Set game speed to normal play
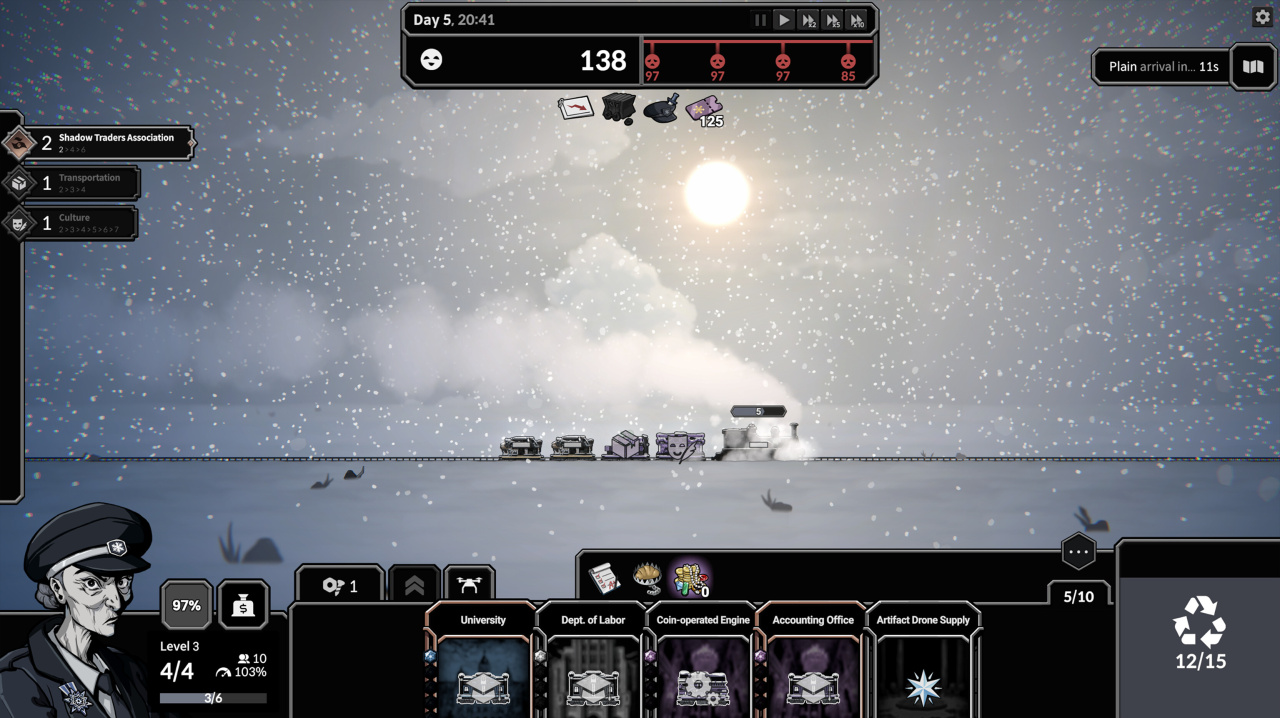 (x=784, y=20)
